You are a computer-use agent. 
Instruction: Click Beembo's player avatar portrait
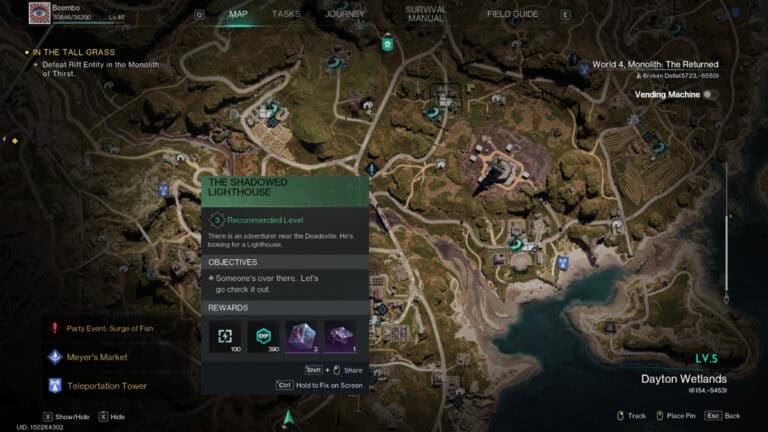tap(40, 13)
